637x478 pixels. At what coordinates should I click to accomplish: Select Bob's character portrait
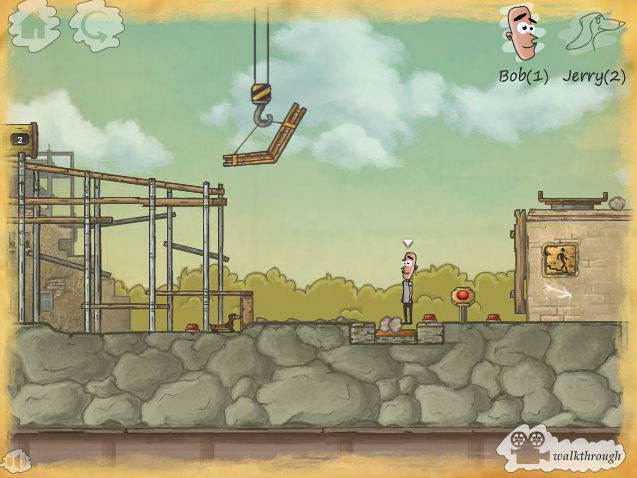522,35
